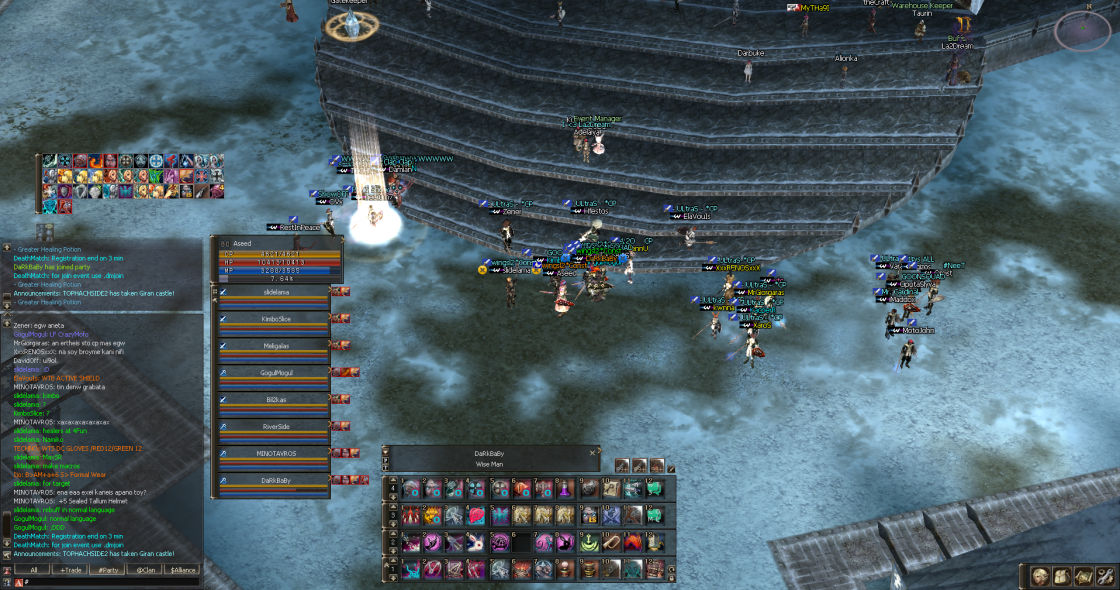This screenshot has height=590, width=1120.
Task: Click the chat message input field
Action: [x=110, y=581]
